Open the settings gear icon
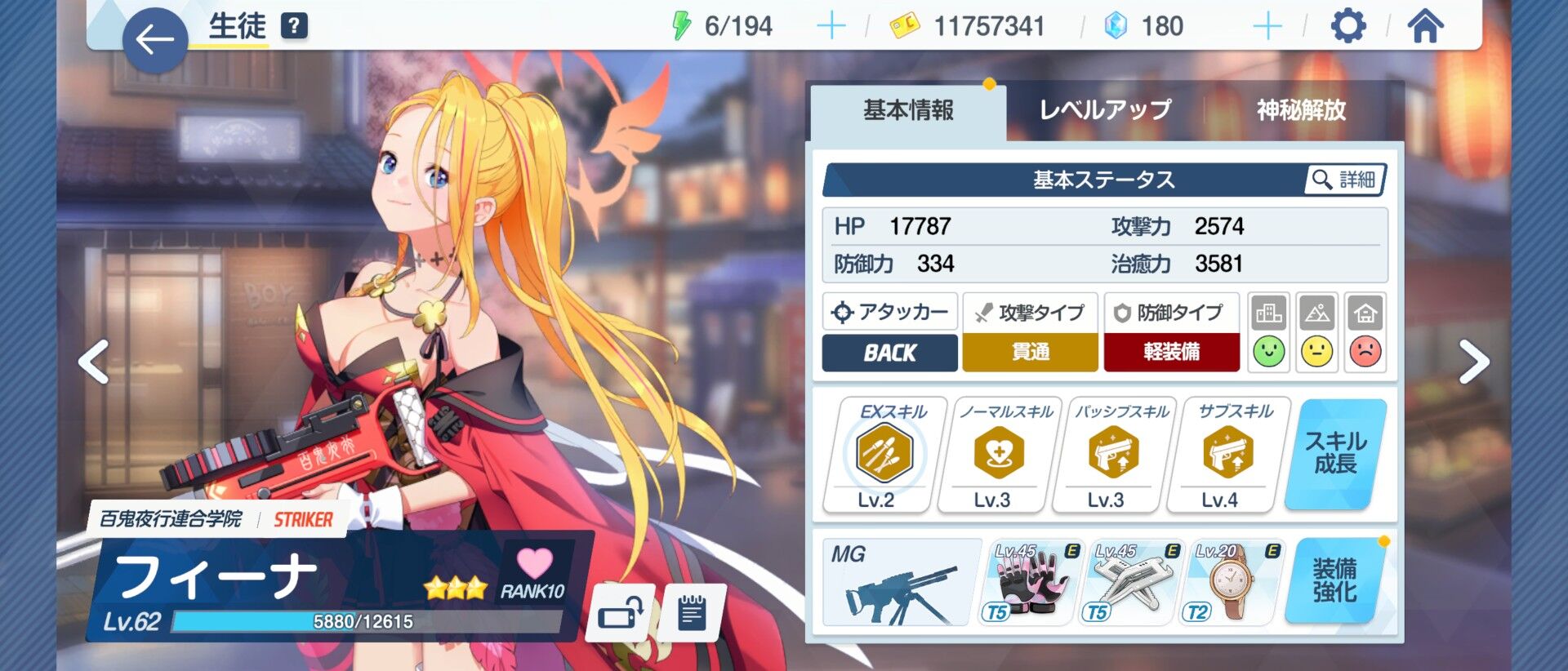 coord(1347,25)
